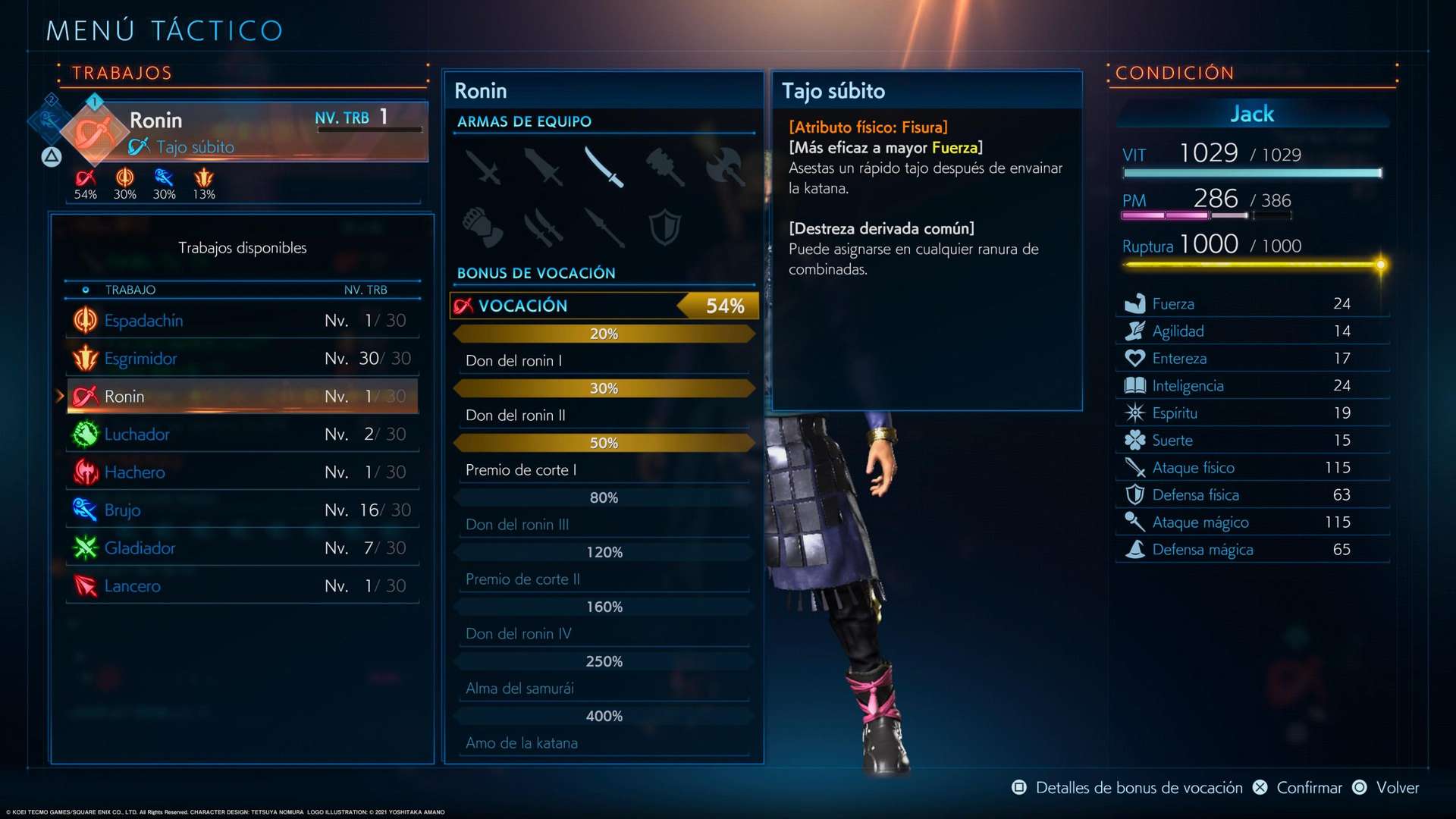Pick the Lancero job
This screenshot has width=1456, height=819.
point(243,586)
